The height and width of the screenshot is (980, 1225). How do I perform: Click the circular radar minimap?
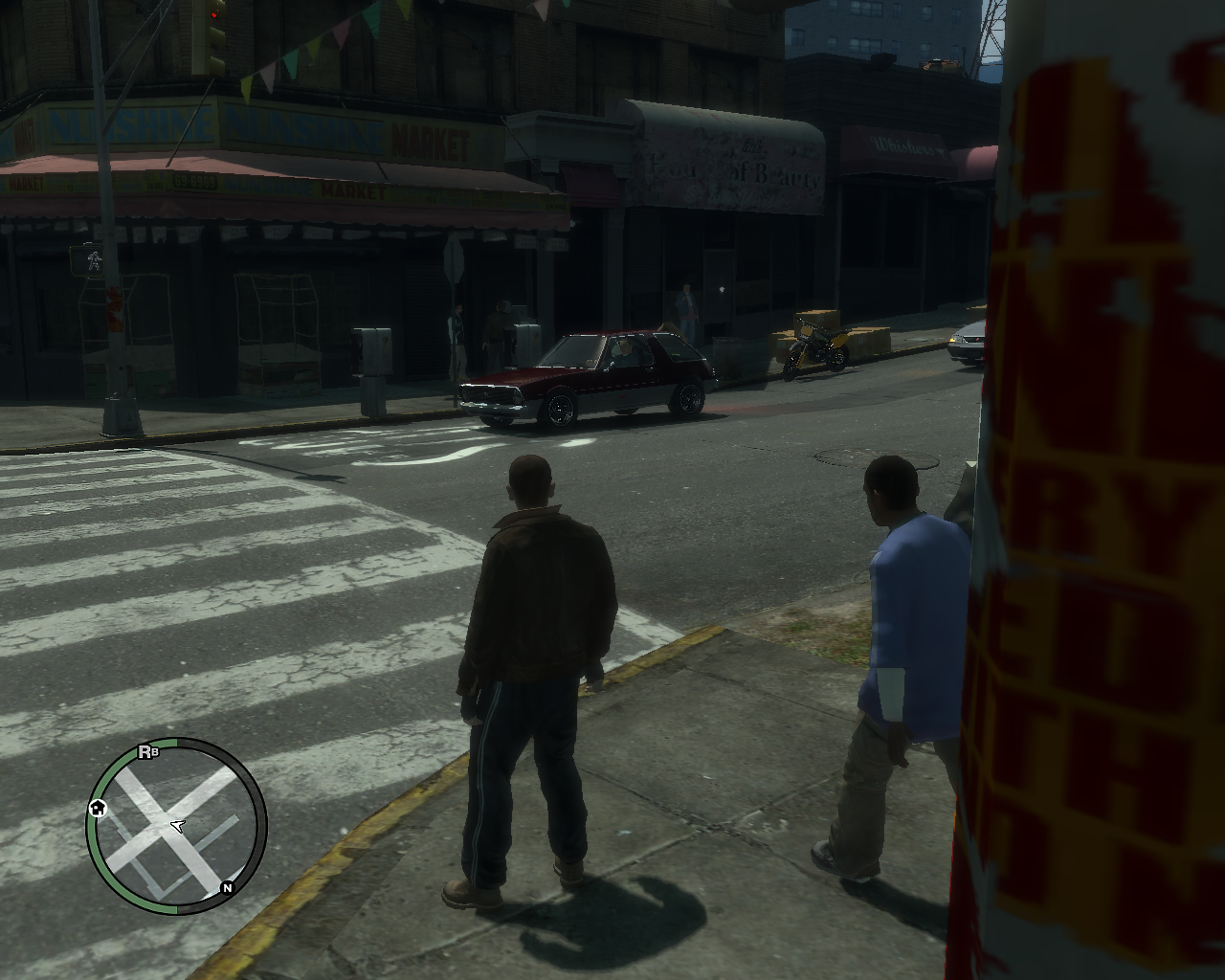click(x=177, y=825)
